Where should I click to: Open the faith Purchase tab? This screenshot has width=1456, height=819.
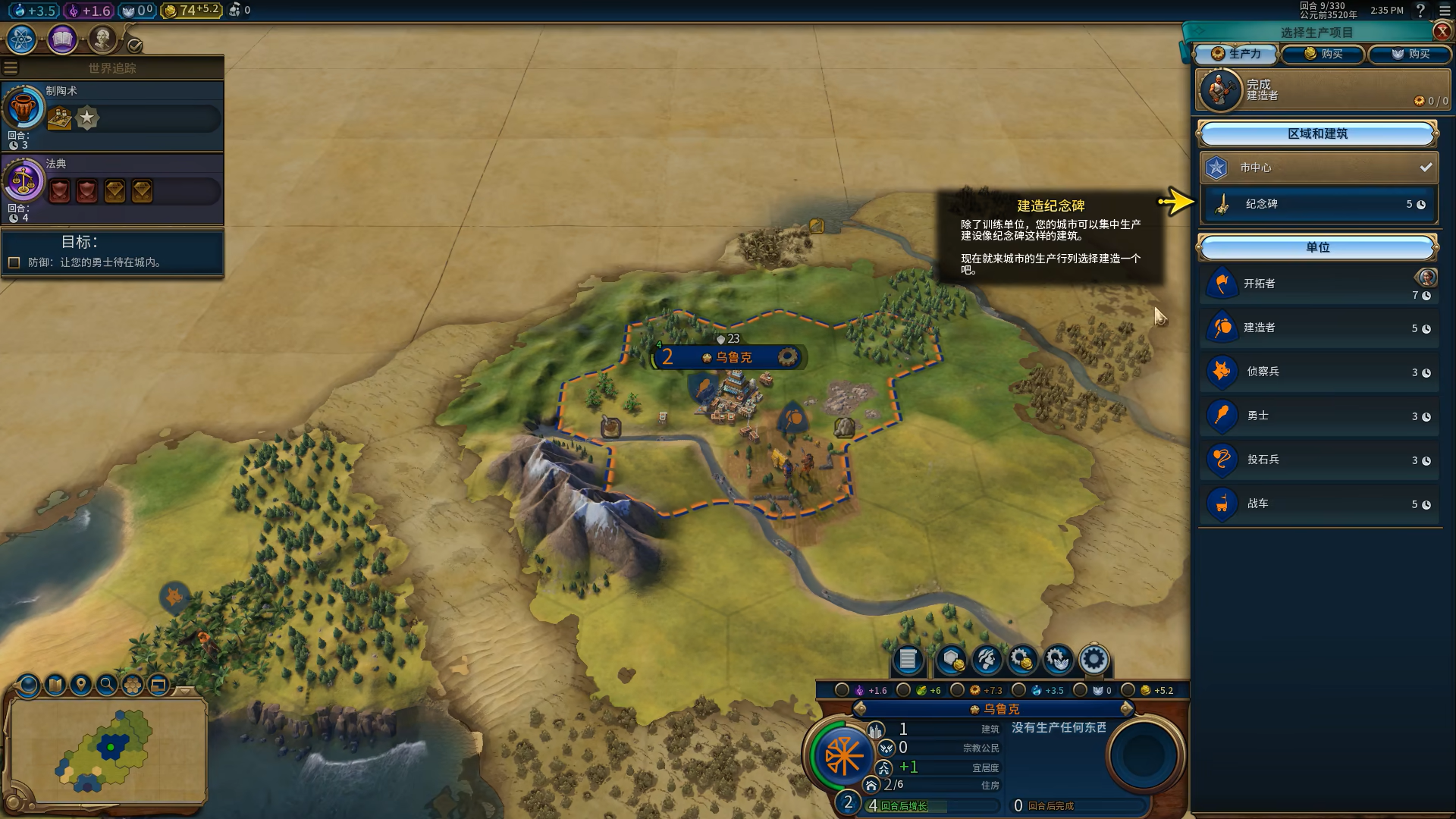pos(1410,54)
